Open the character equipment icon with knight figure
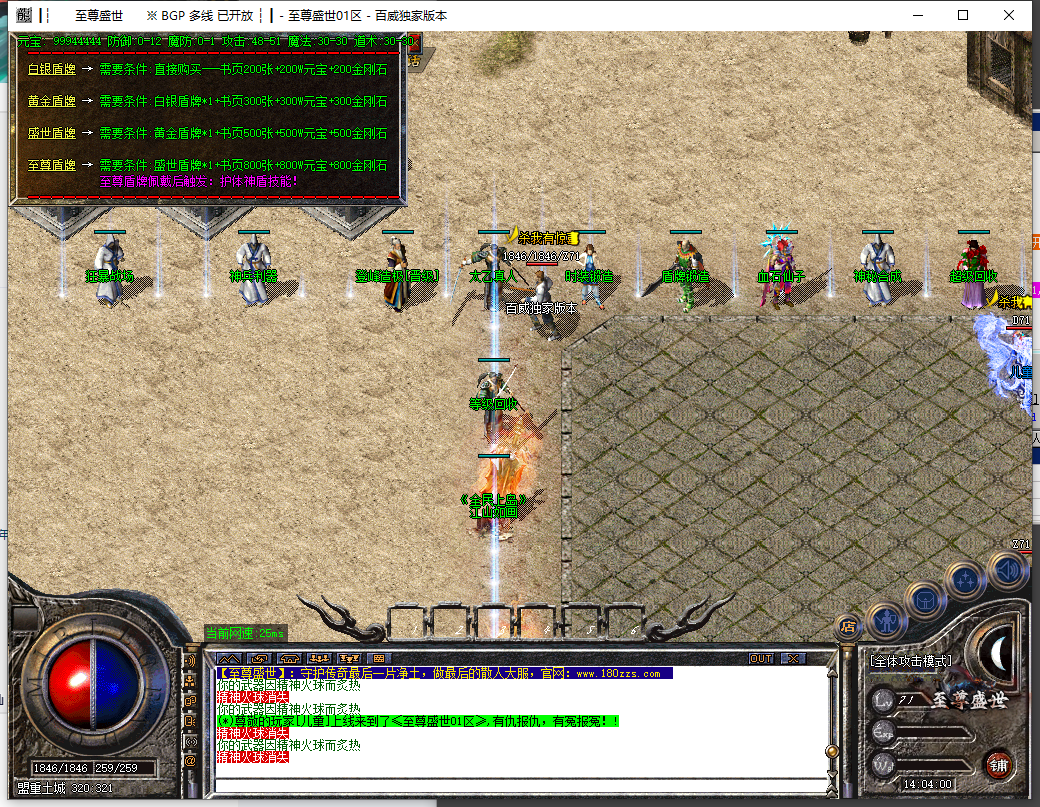This screenshot has width=1040, height=807. [x=886, y=620]
